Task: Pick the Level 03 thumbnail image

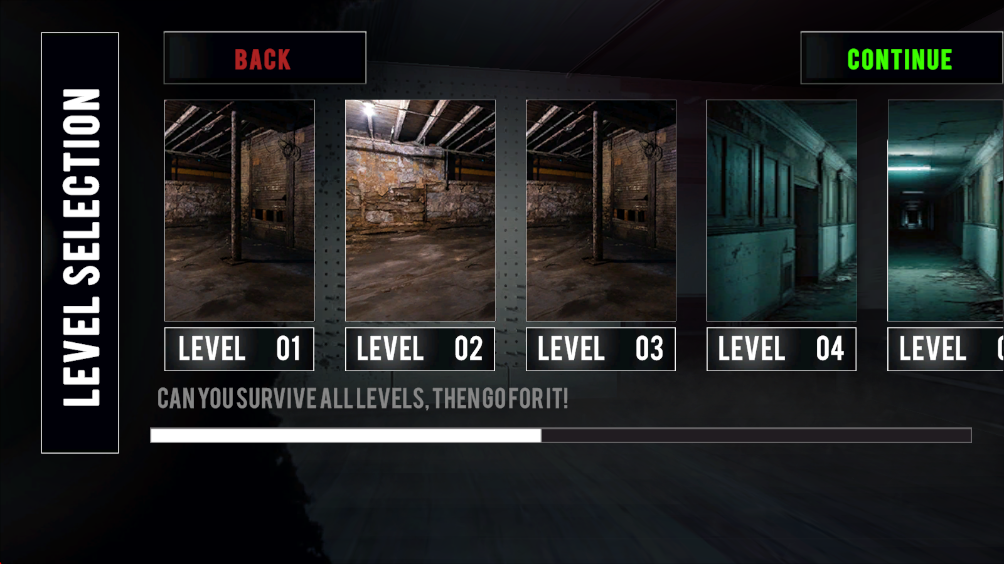Action: coord(601,210)
